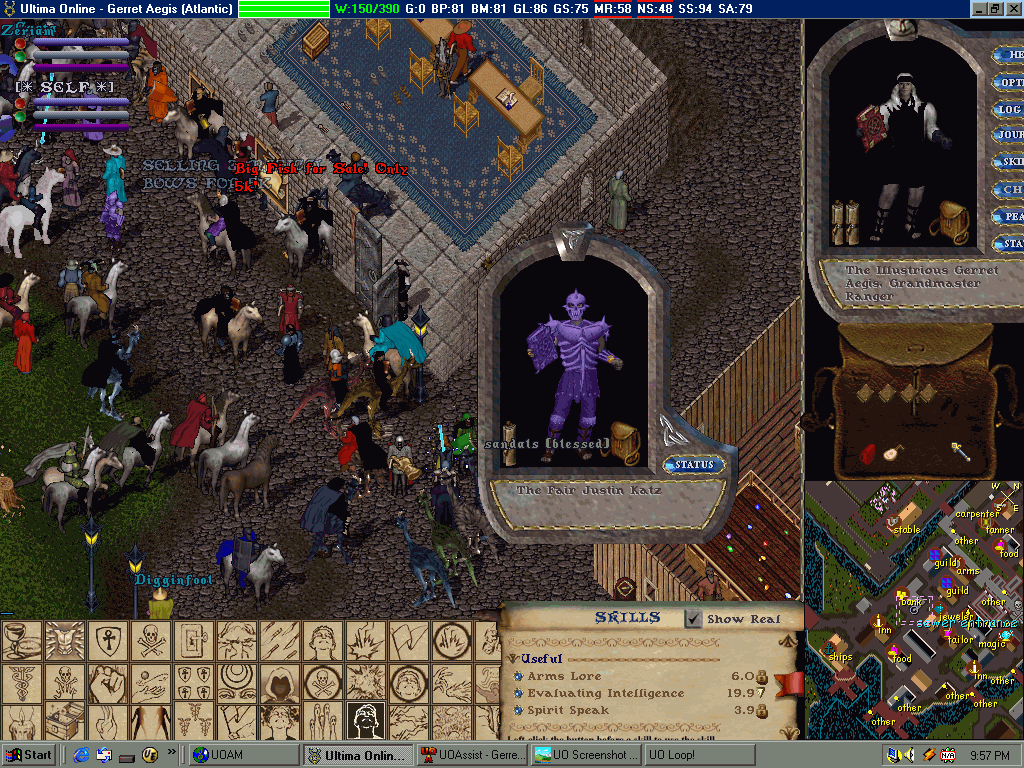This screenshot has height=768, width=1024.
Task: Open the Journal from the paperdoll
Action: [1008, 135]
